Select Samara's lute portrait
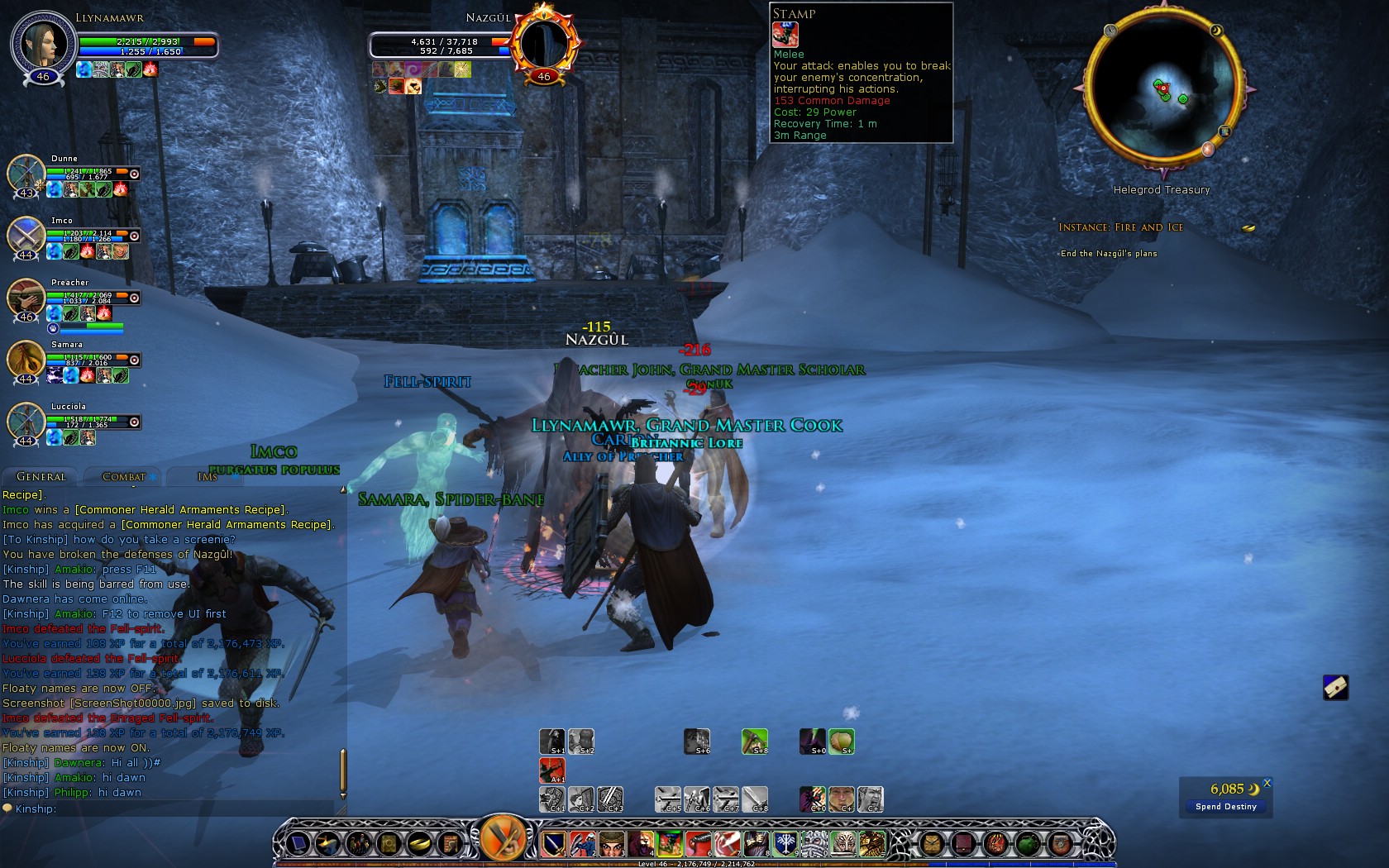The height and width of the screenshot is (868, 1389). 26,360
